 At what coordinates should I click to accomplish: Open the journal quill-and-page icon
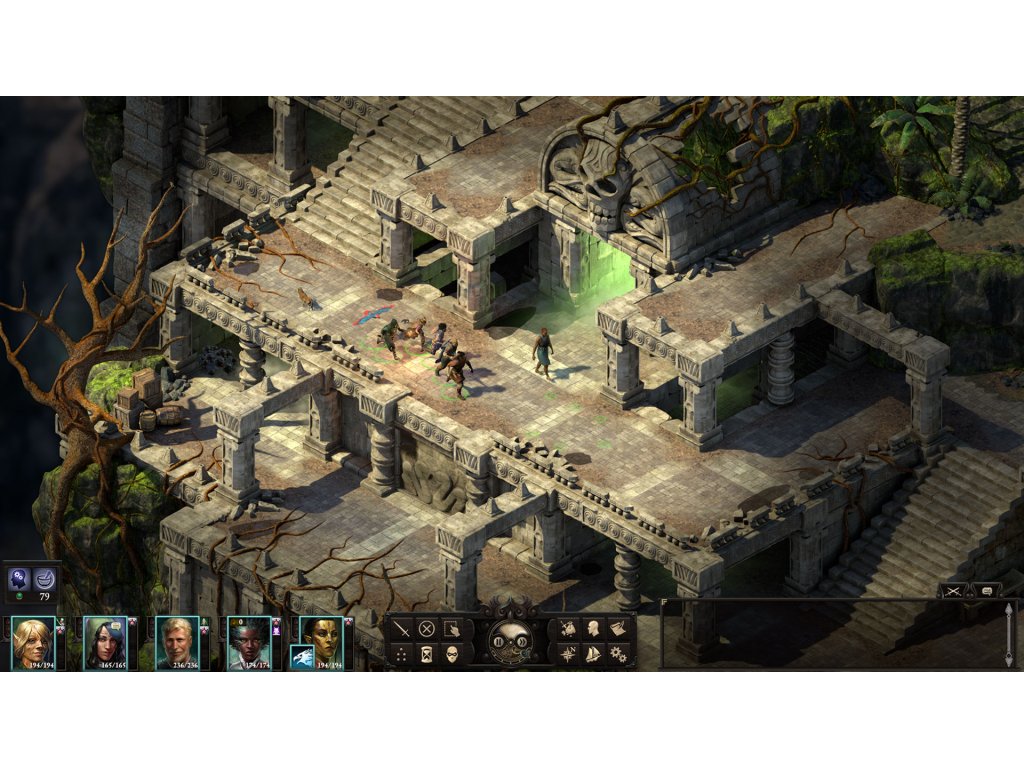click(x=618, y=629)
